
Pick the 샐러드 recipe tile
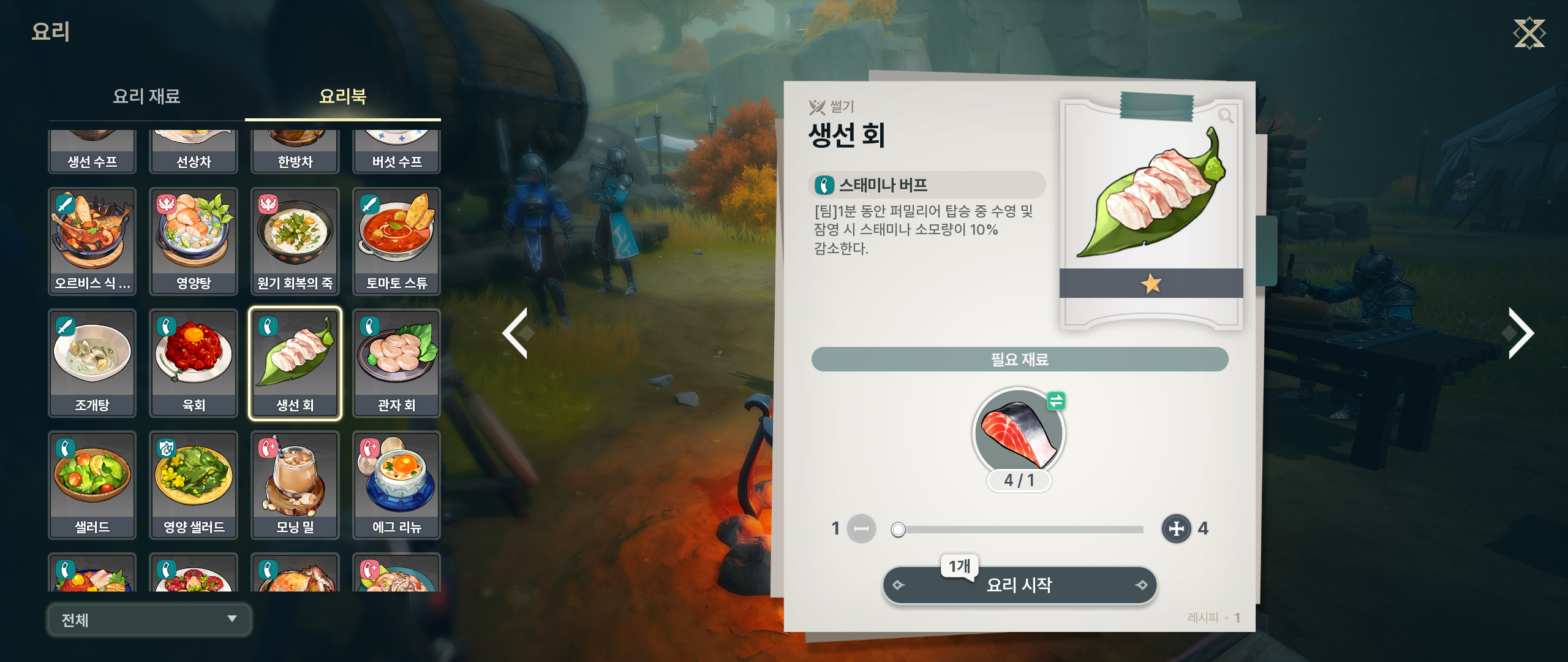[x=92, y=485]
